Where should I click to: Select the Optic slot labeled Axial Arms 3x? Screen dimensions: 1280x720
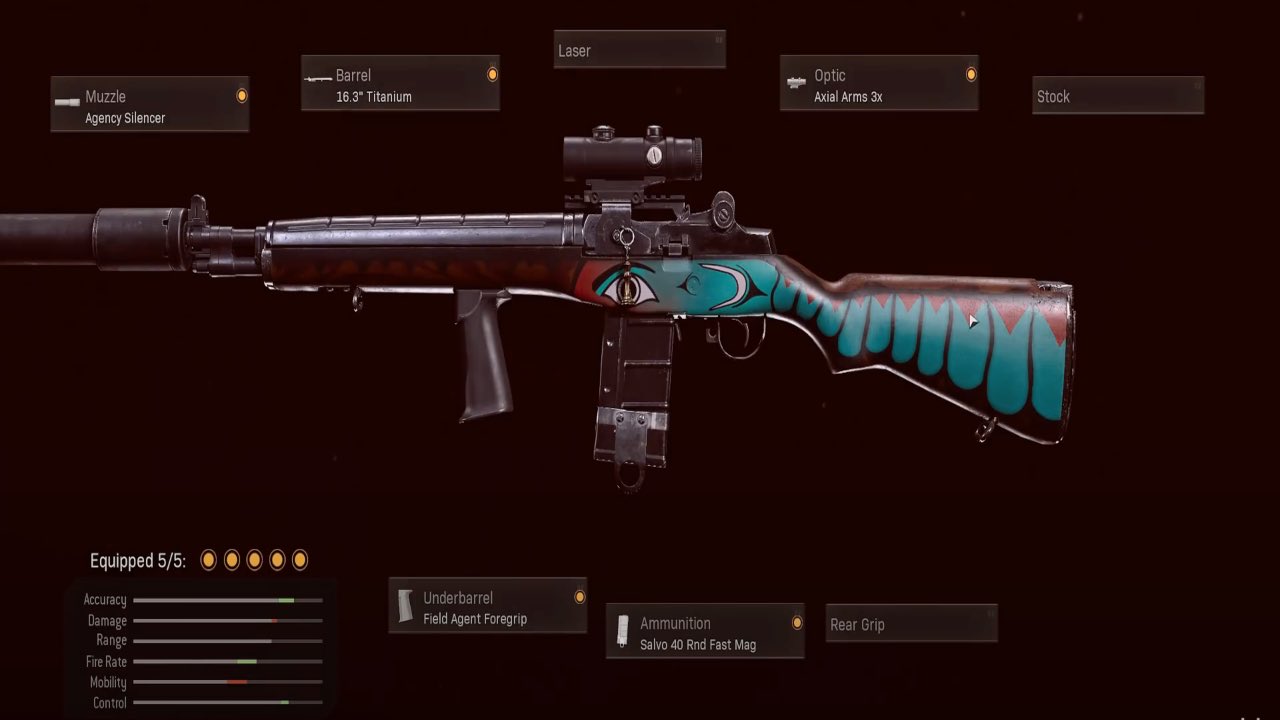[x=879, y=85]
